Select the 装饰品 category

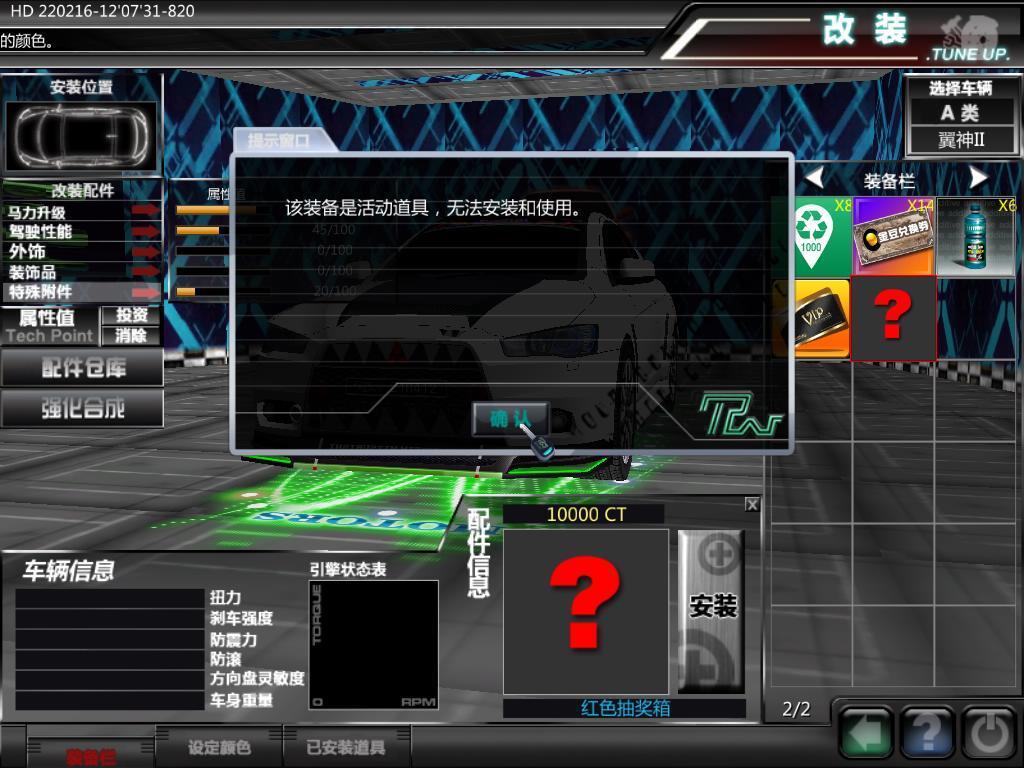pos(82,272)
